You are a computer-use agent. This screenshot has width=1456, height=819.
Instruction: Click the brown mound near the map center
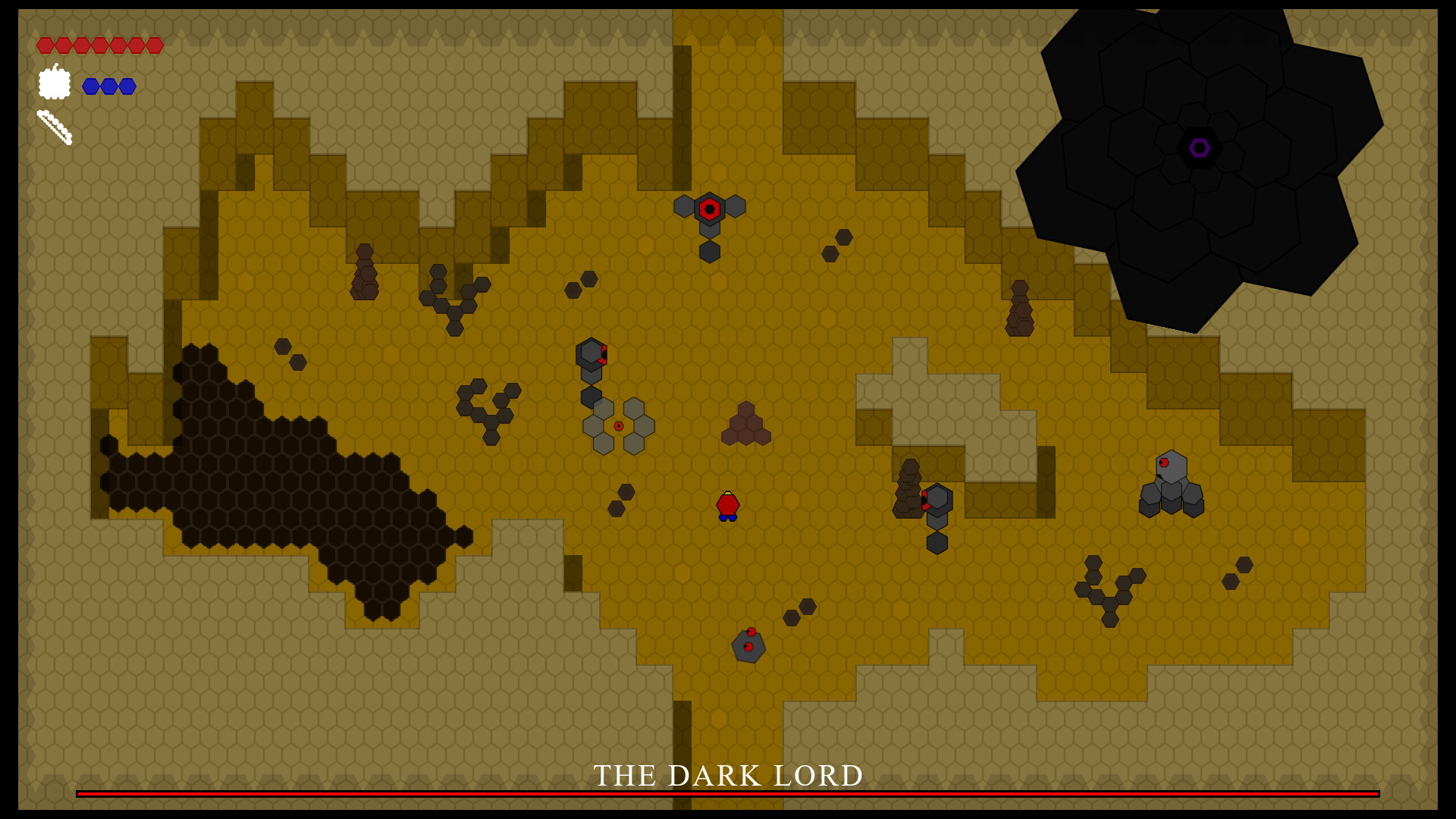(x=745, y=425)
